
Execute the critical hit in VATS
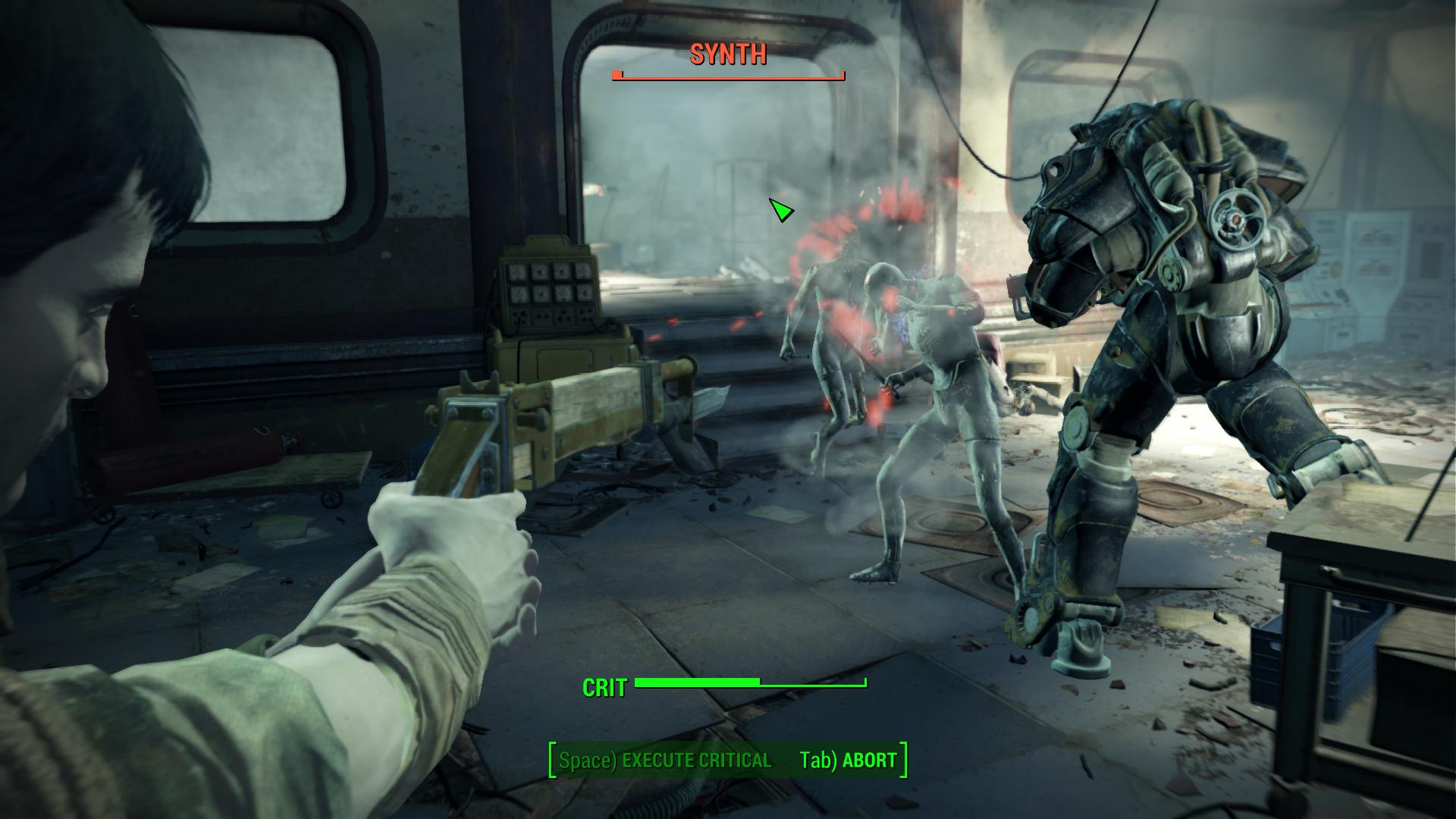[665, 761]
